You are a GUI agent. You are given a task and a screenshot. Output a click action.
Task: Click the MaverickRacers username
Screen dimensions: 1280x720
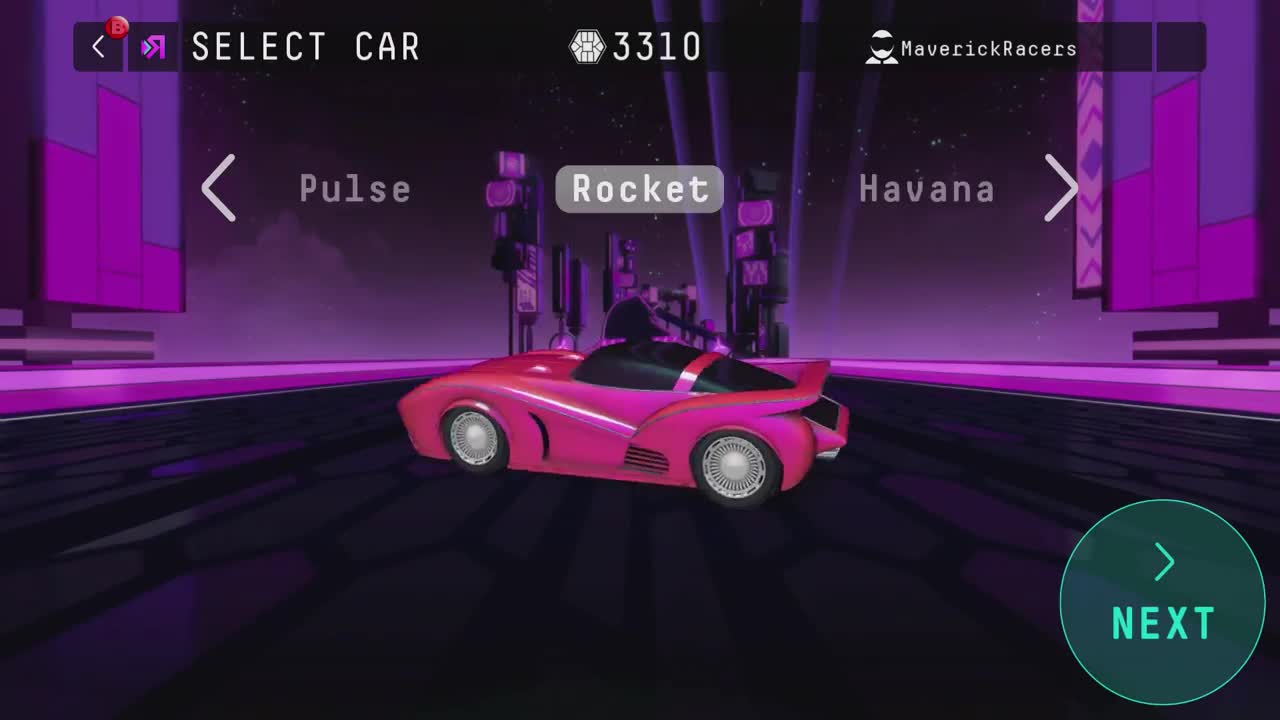(990, 47)
